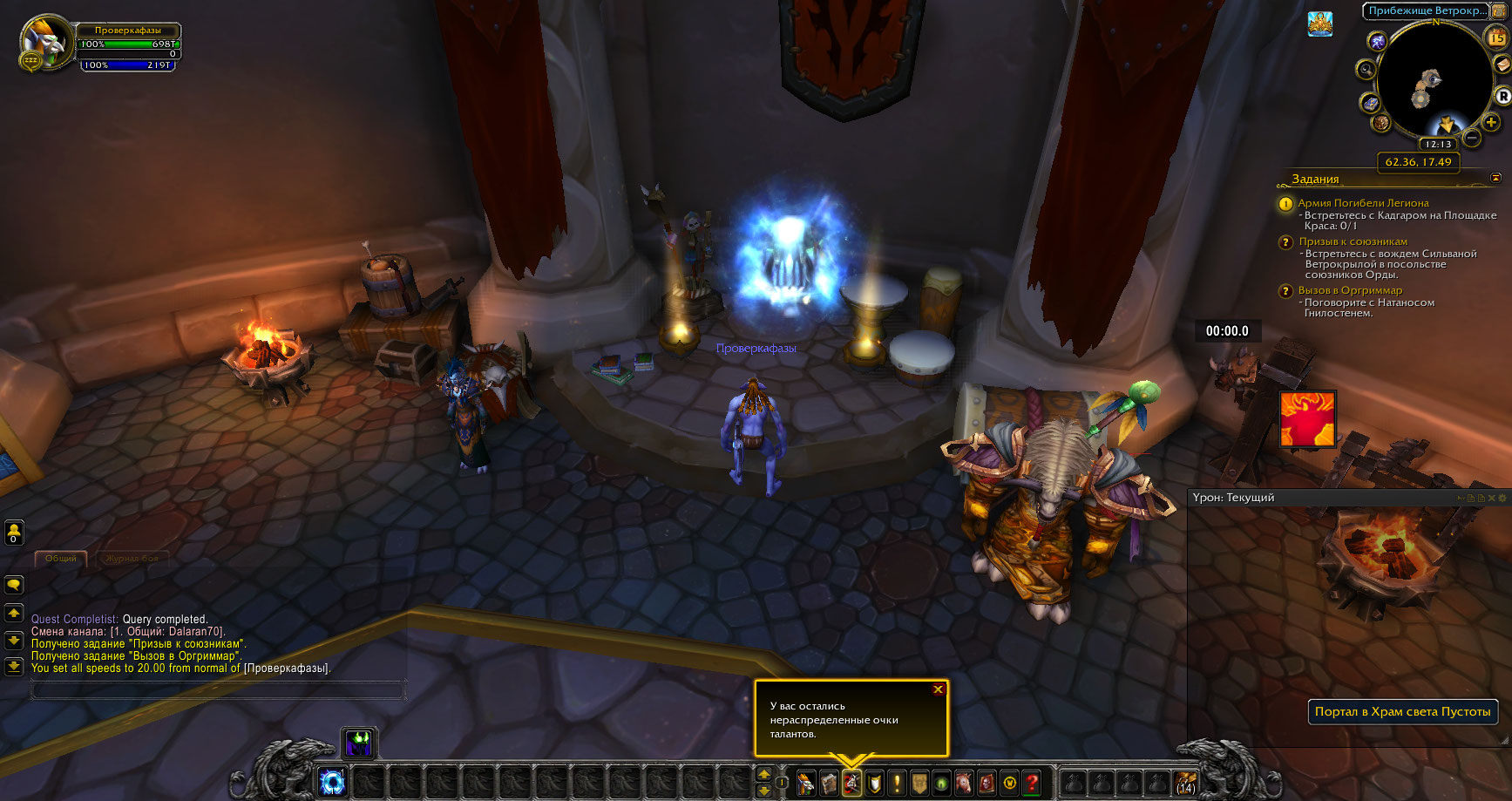Select the Армия Погибели Легиона quest
Image resolution: width=1512 pixels, height=801 pixels.
tap(1363, 203)
